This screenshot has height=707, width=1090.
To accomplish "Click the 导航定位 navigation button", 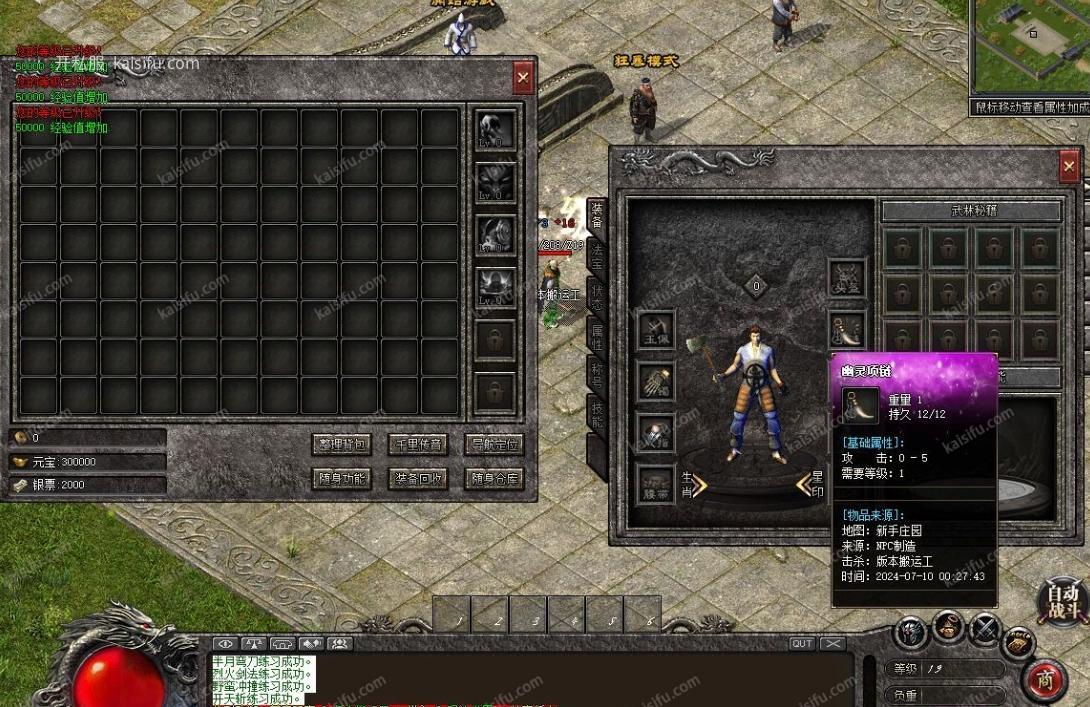I will click(x=495, y=444).
